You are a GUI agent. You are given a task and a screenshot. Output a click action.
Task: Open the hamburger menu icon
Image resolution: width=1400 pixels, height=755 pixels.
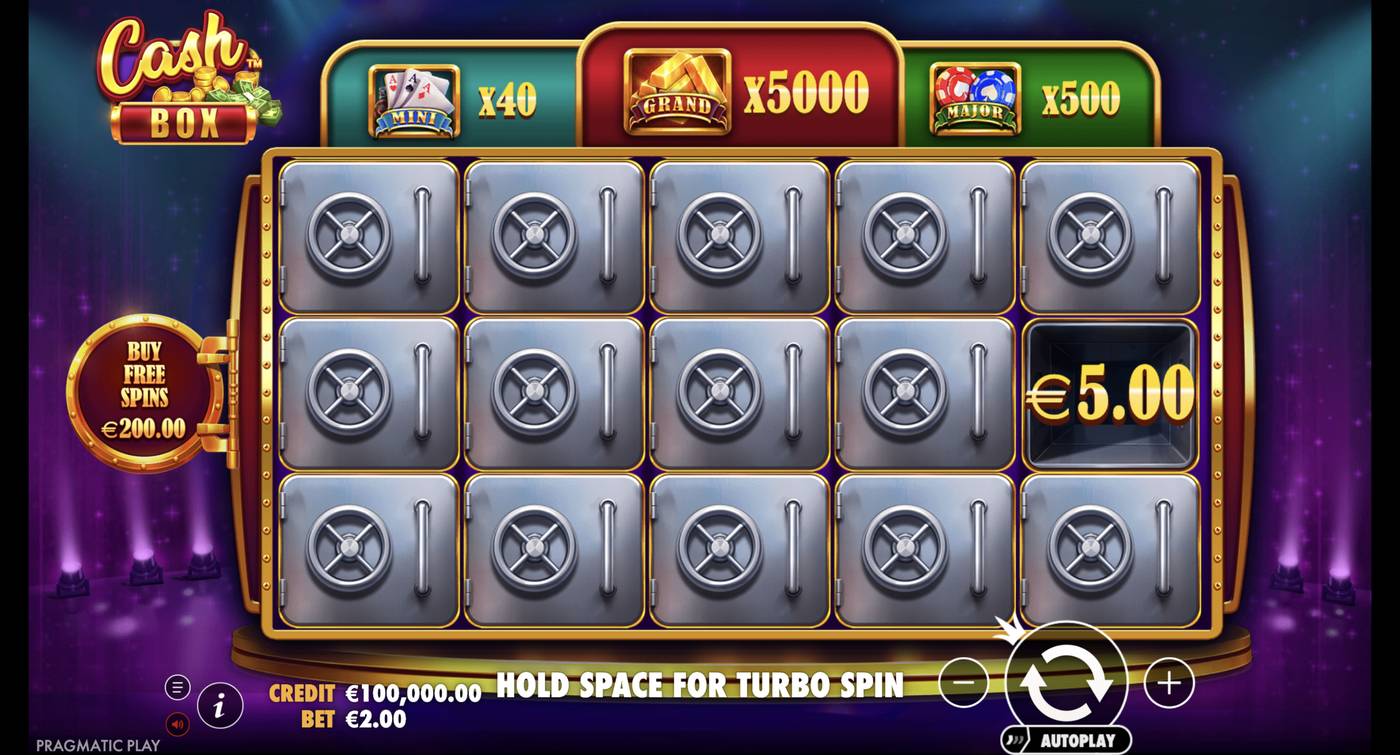click(178, 687)
